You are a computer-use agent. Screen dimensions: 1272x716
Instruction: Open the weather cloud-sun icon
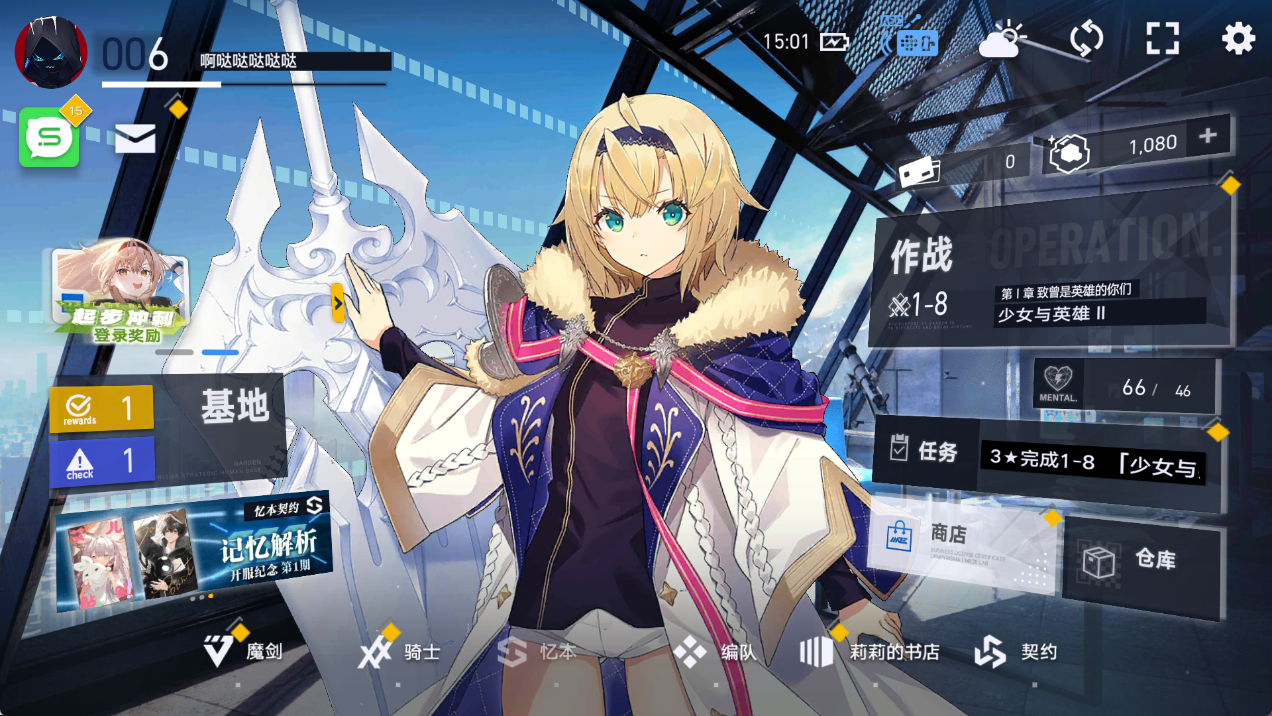tap(1001, 40)
